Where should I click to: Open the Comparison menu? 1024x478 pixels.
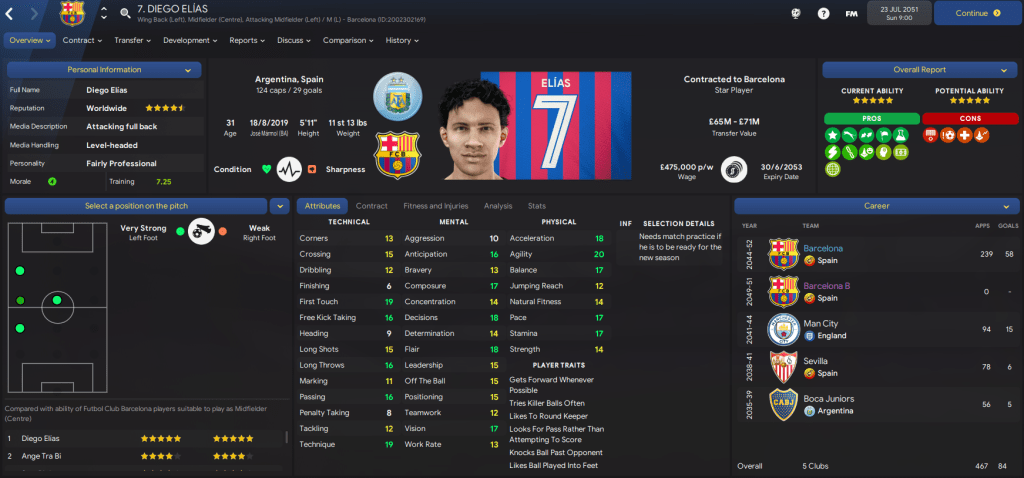point(349,40)
